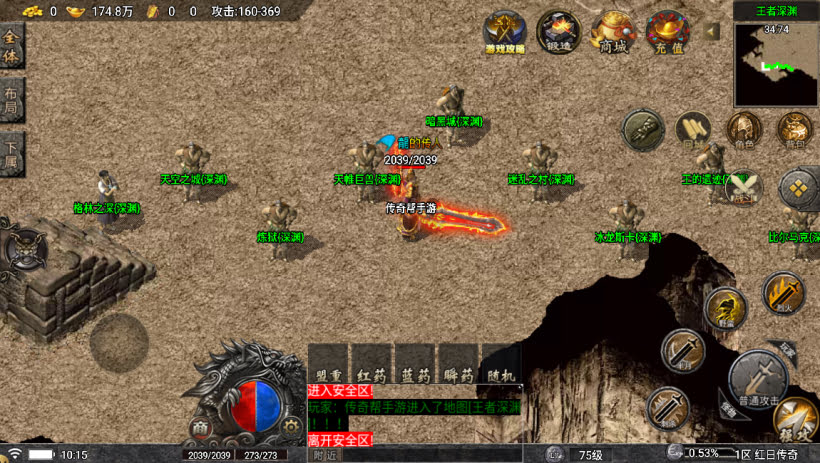Open the 锻造 forging menu

(558, 32)
